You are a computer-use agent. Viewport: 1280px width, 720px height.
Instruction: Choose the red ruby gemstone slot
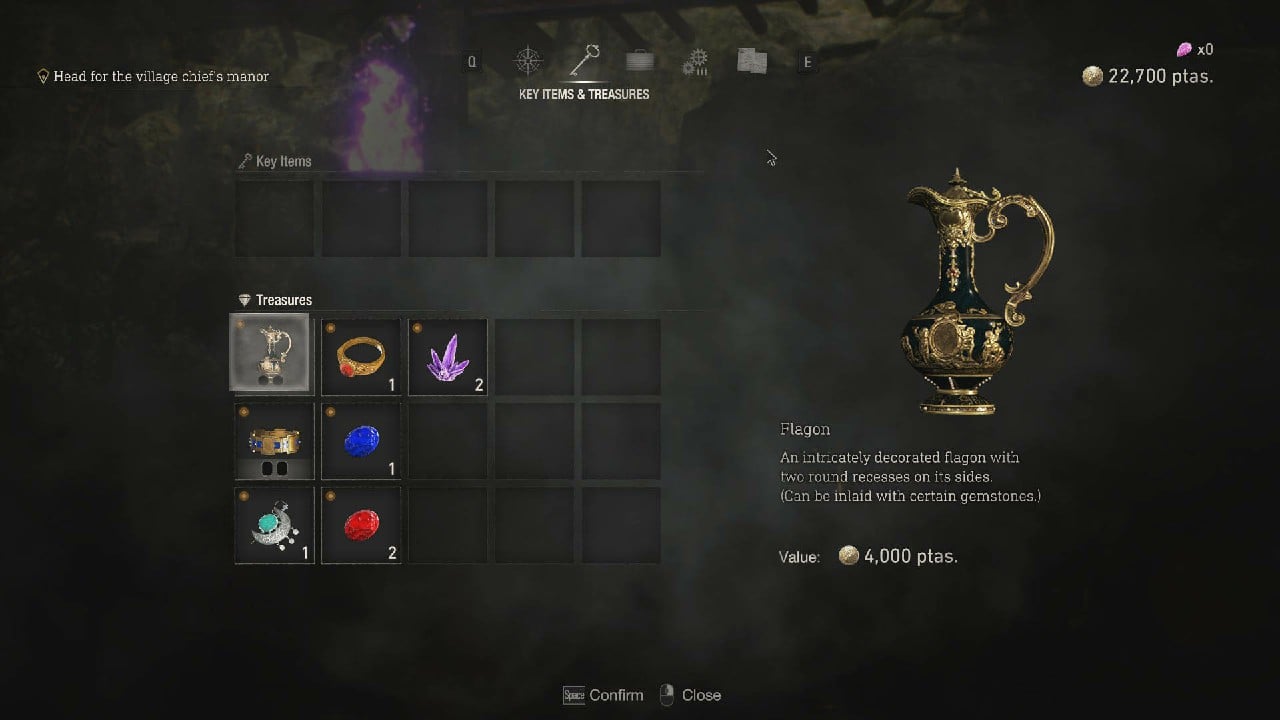click(361, 525)
